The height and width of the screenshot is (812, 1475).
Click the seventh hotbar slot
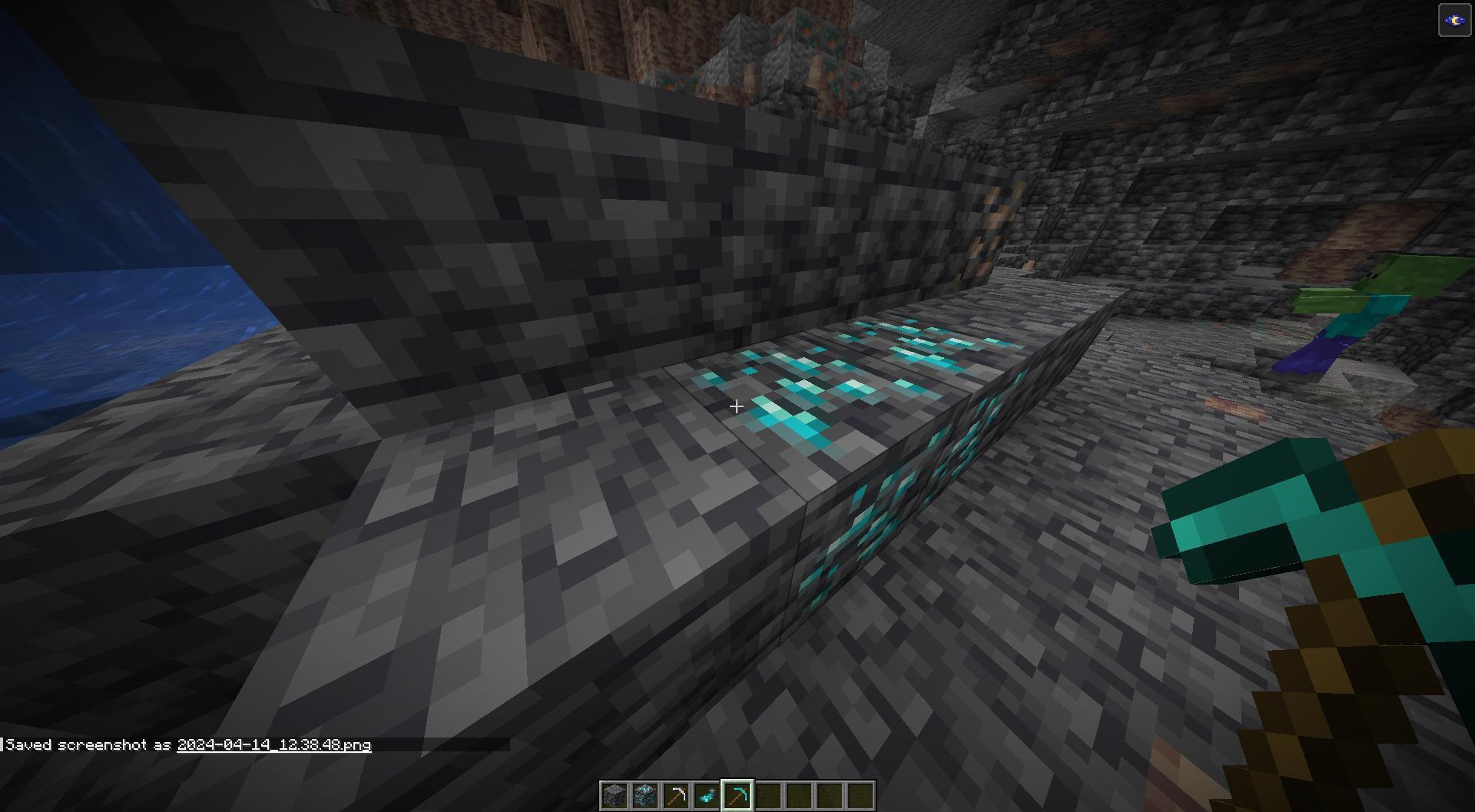point(799,795)
